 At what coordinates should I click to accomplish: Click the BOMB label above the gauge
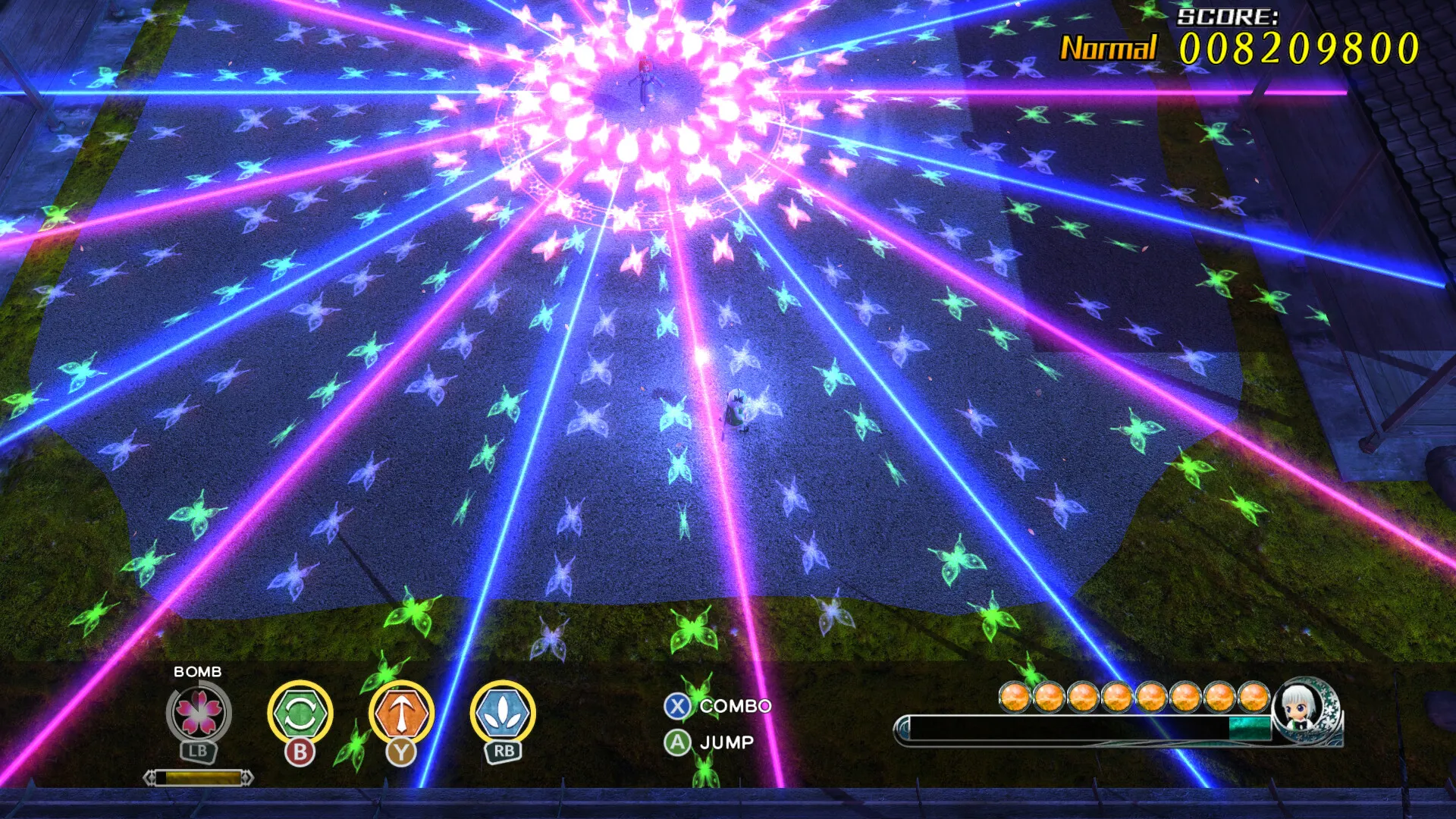pos(197,671)
